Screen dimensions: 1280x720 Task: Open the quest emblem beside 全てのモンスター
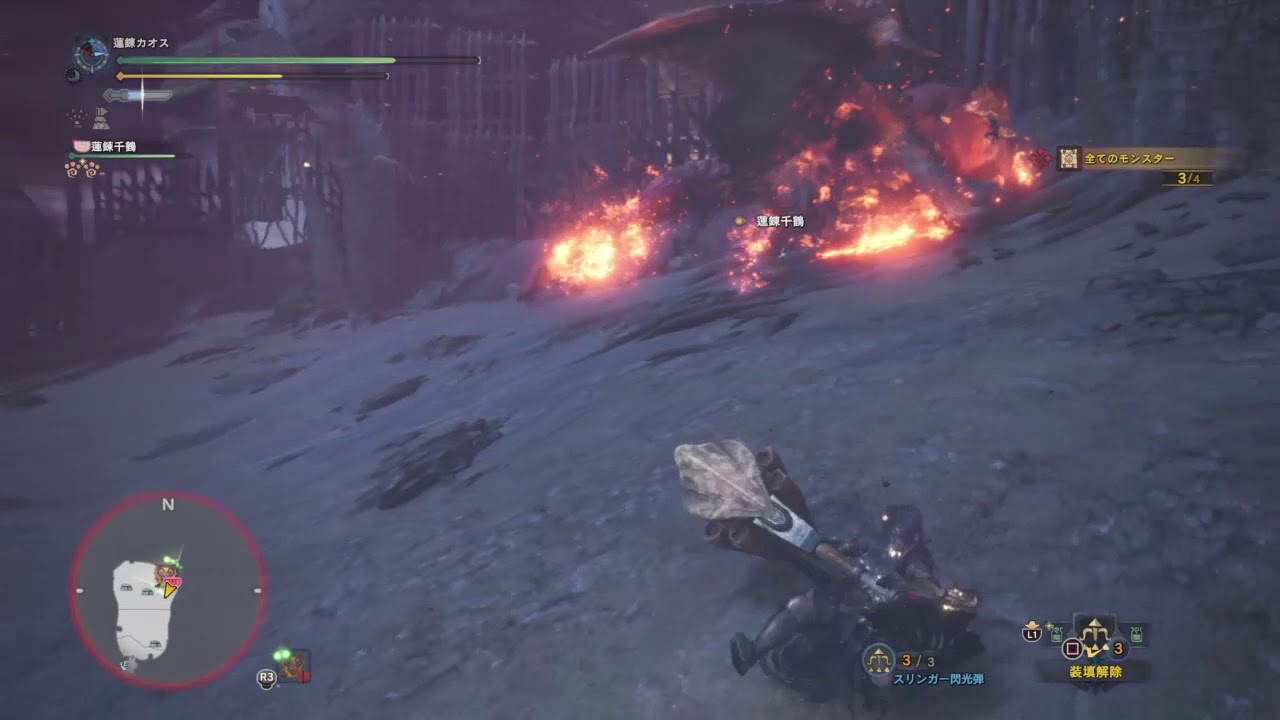coord(1067,157)
